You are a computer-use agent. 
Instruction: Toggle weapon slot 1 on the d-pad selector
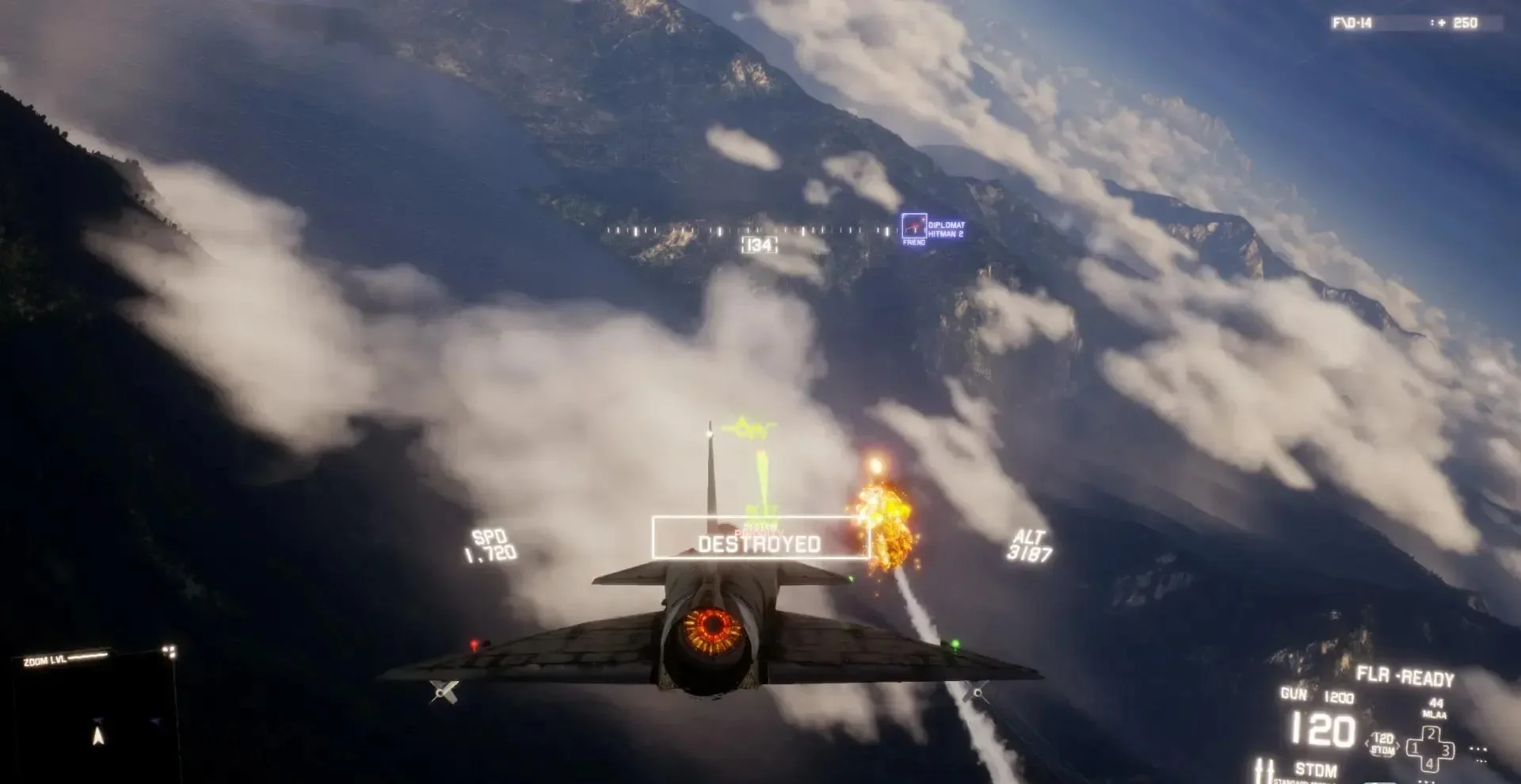[1414, 748]
